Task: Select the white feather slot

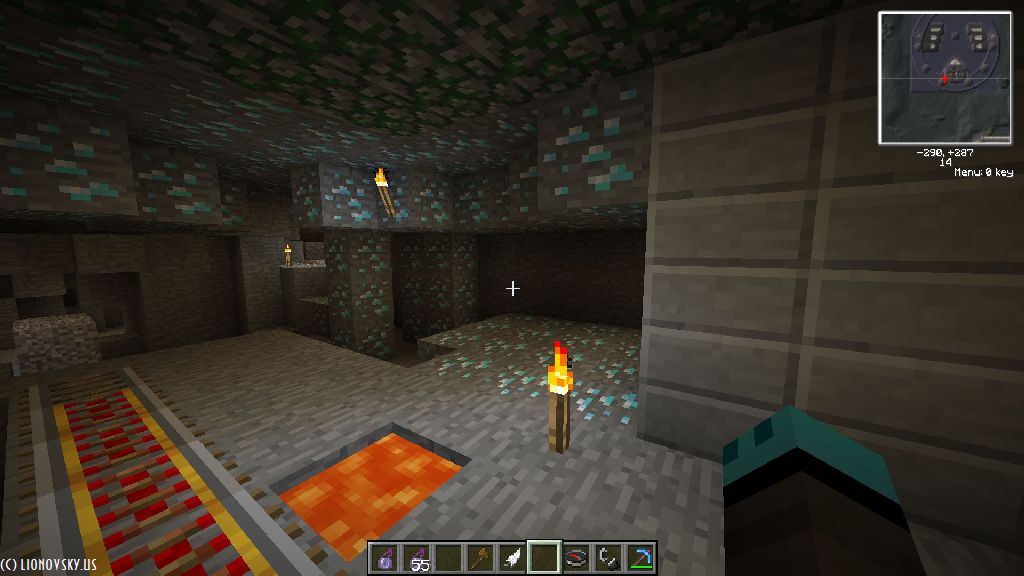Action: pyautogui.click(x=513, y=558)
